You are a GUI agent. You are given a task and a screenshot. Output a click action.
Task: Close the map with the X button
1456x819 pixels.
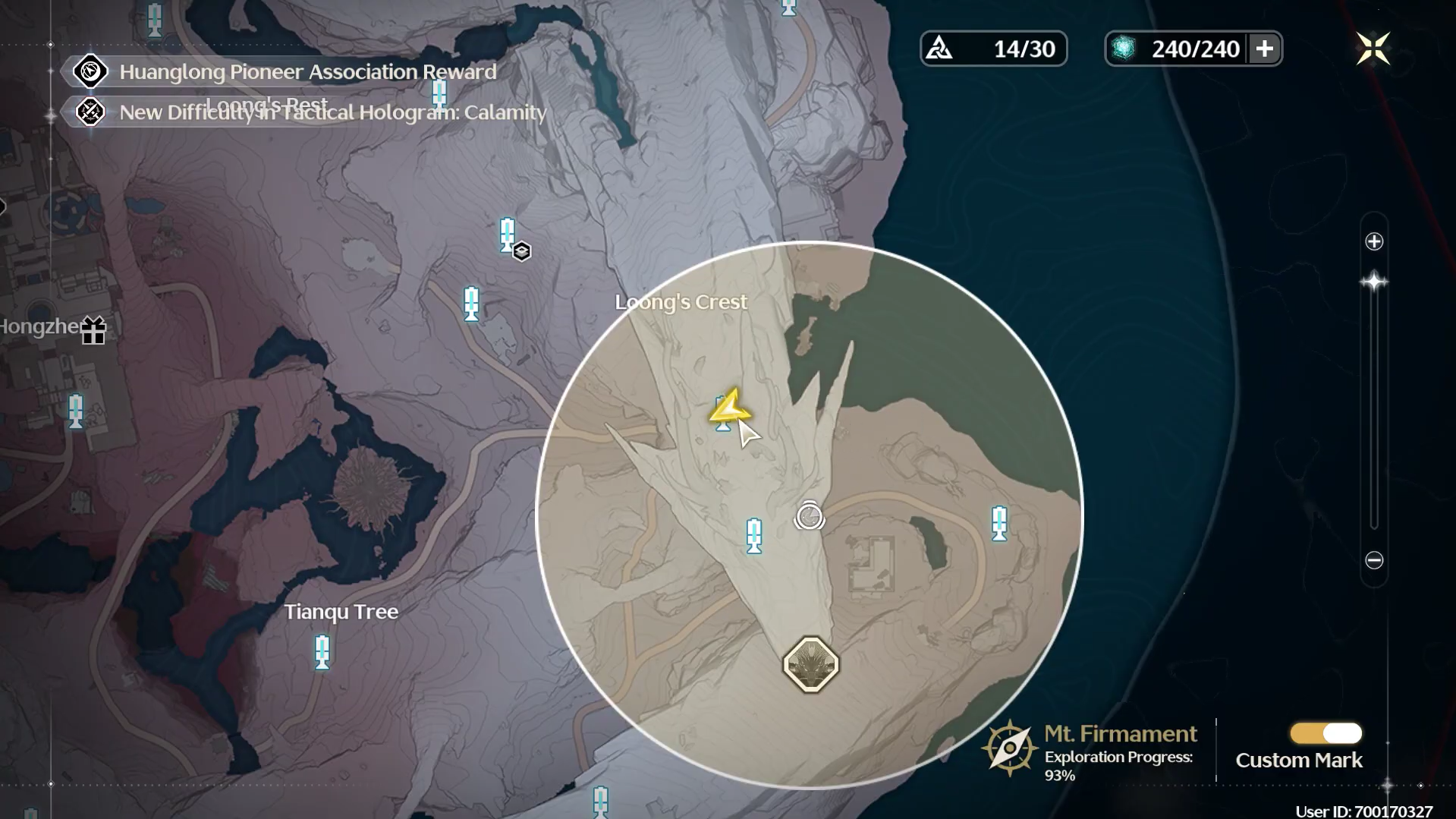click(1373, 49)
